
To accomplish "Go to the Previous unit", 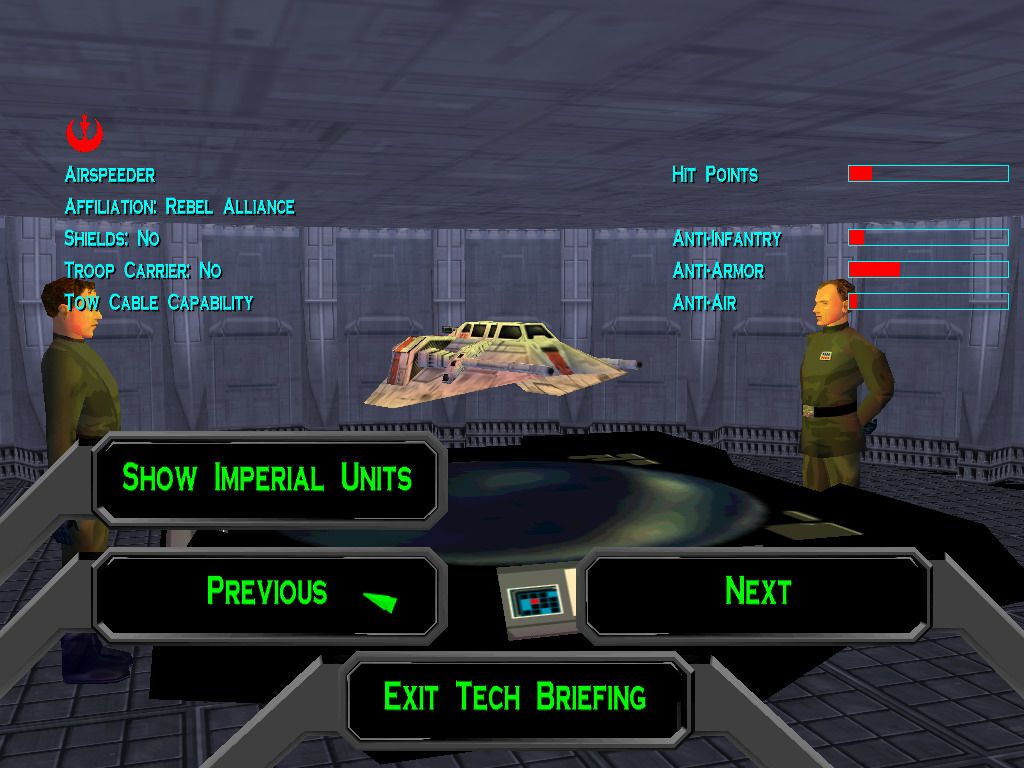I will [x=267, y=591].
